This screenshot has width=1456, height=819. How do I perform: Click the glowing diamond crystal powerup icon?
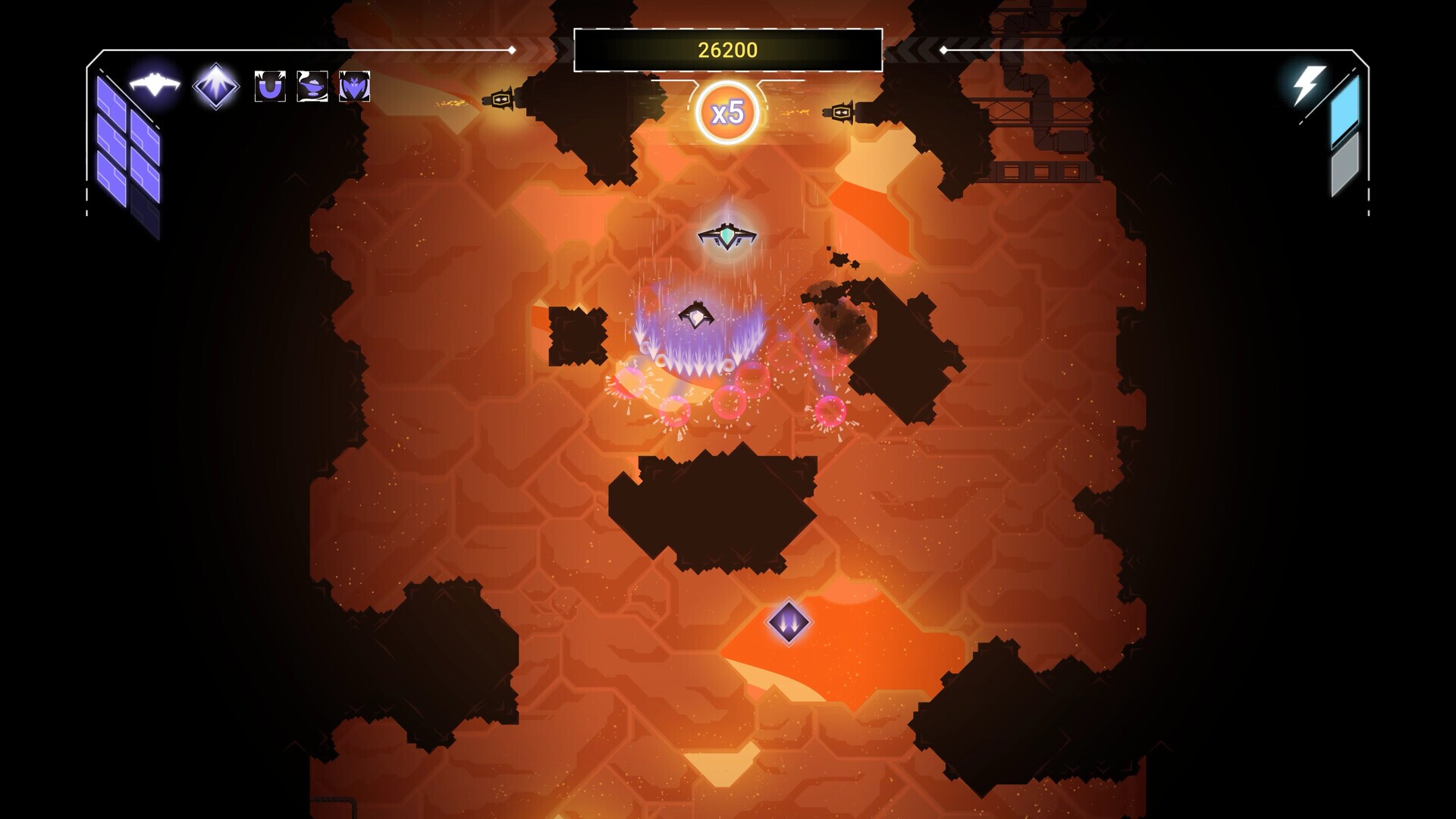(x=215, y=86)
